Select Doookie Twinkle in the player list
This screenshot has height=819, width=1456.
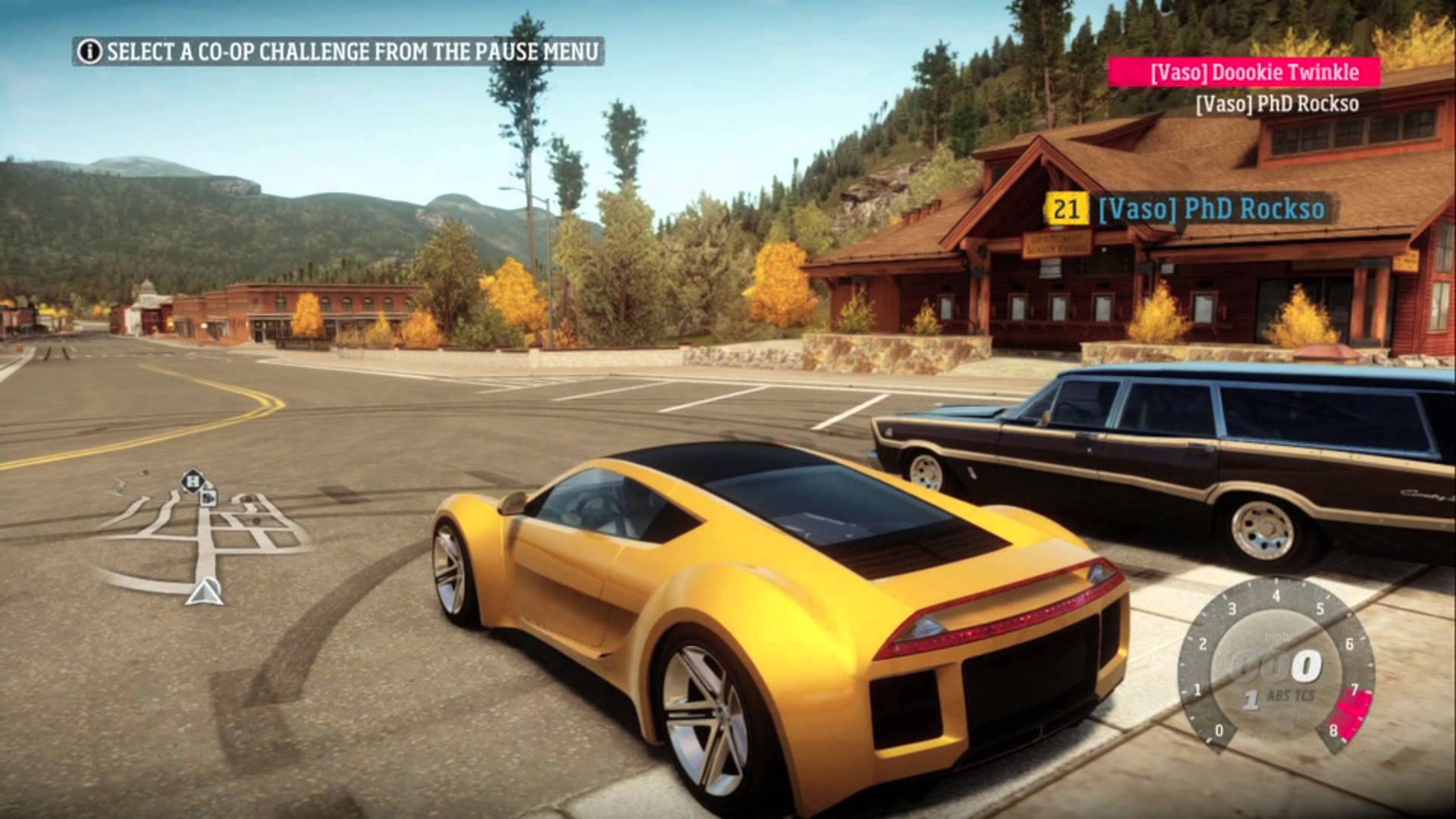[x=1243, y=73]
